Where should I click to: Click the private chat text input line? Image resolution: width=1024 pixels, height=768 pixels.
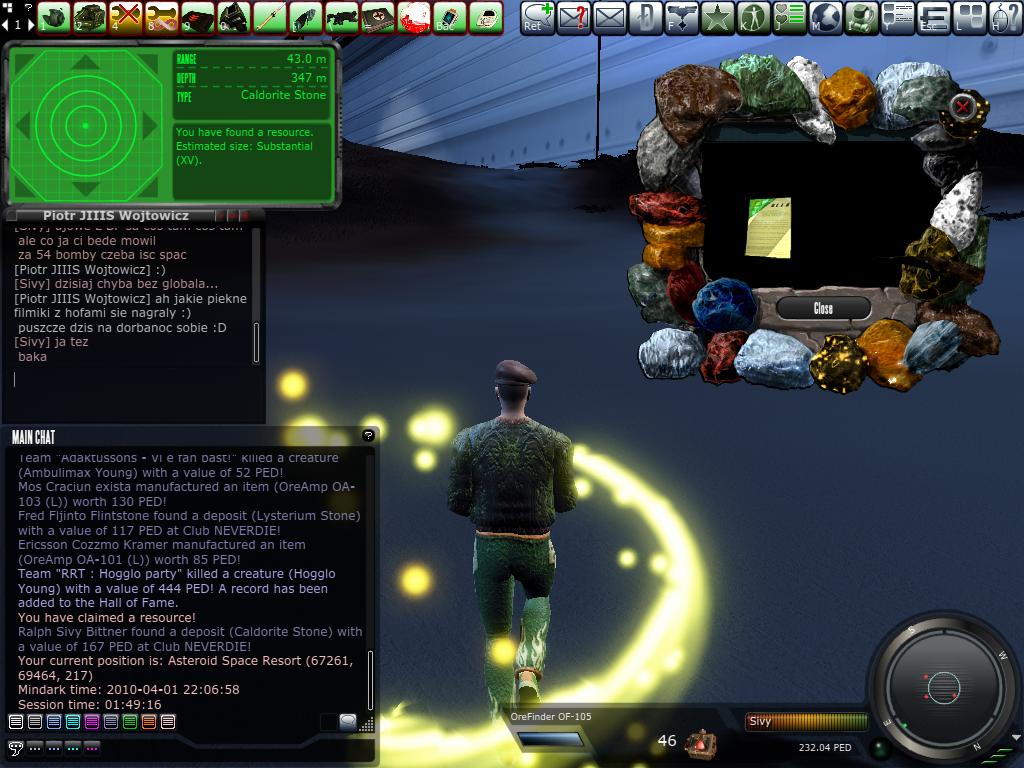pyautogui.click(x=130, y=380)
